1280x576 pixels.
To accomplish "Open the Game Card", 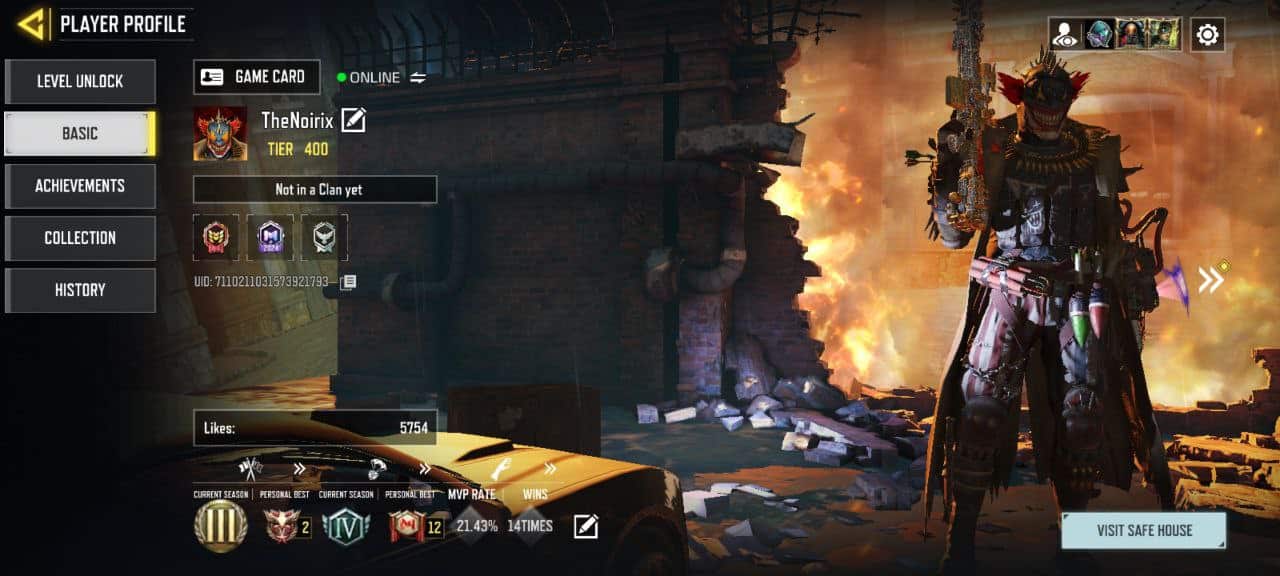I will (257, 77).
